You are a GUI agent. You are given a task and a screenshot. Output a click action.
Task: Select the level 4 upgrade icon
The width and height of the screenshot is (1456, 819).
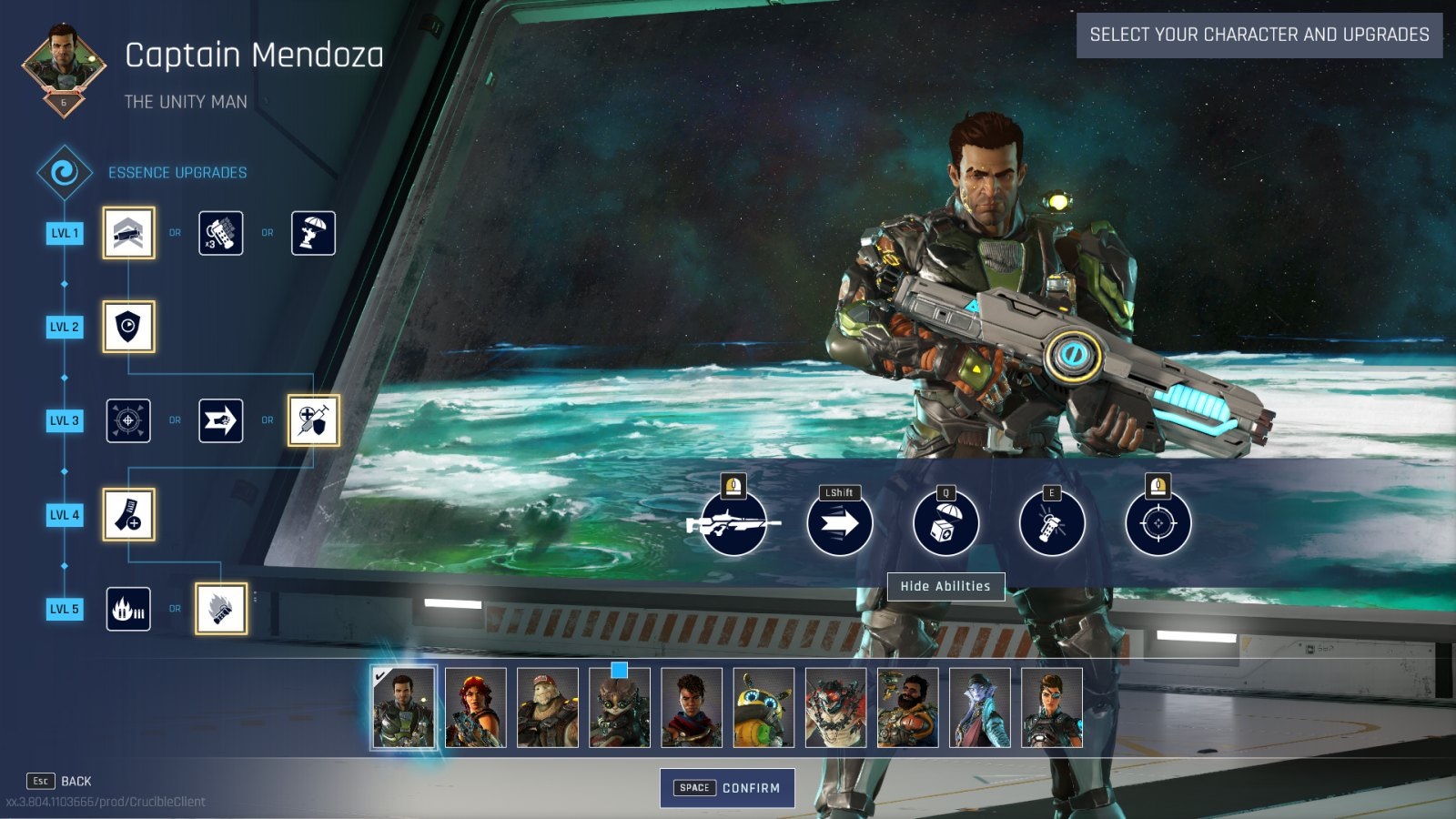128,514
